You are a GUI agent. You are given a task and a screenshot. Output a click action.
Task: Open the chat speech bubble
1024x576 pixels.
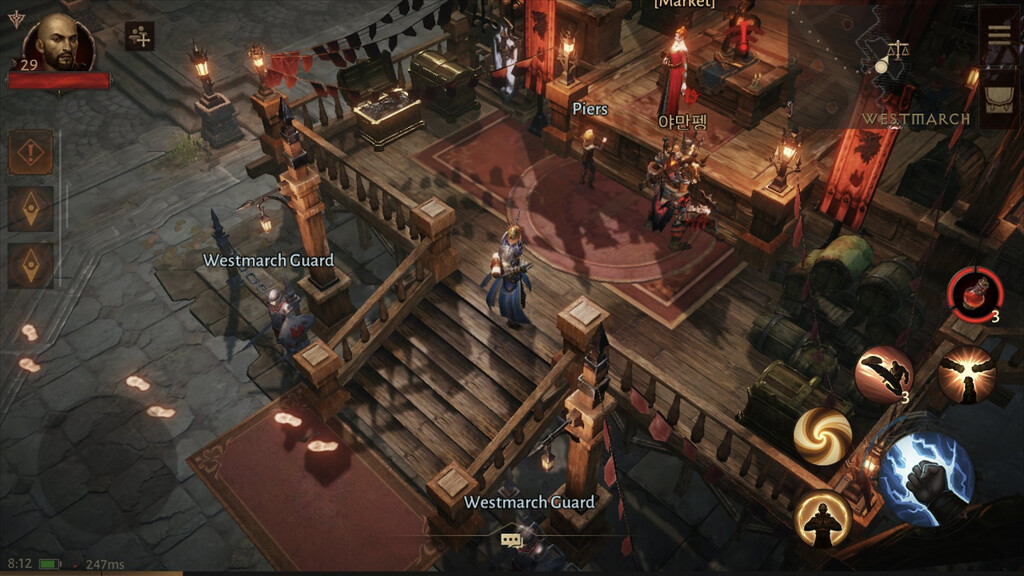tap(512, 540)
